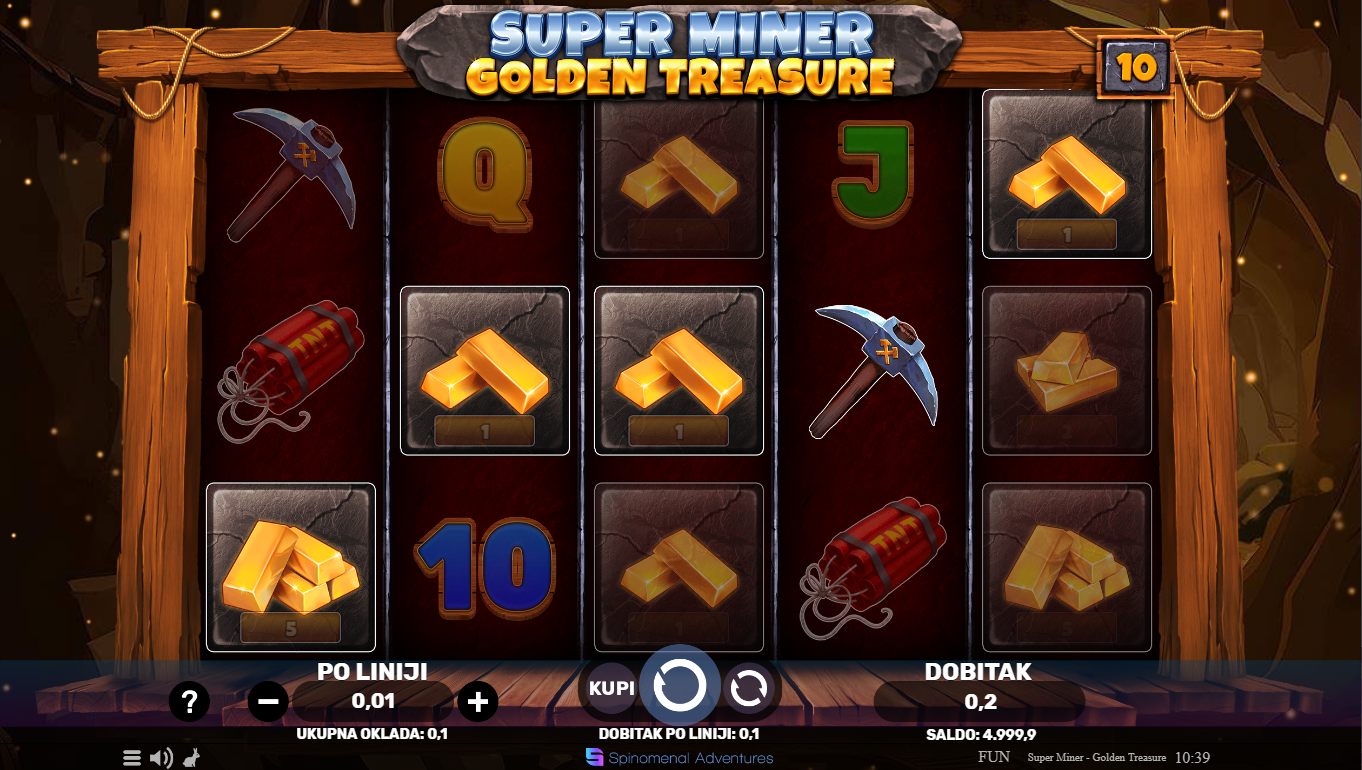Image resolution: width=1362 pixels, height=770 pixels.
Task: Toggle the rabbit turbo mode icon
Action: coord(190,758)
